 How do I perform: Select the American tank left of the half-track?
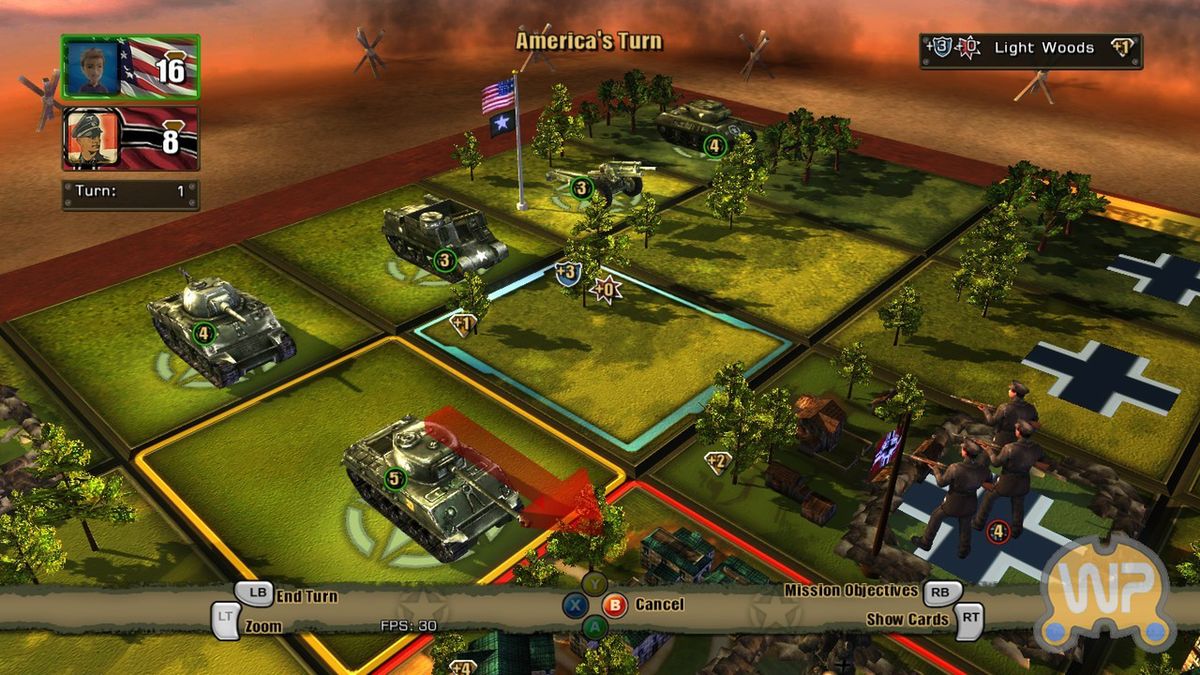tap(218, 322)
